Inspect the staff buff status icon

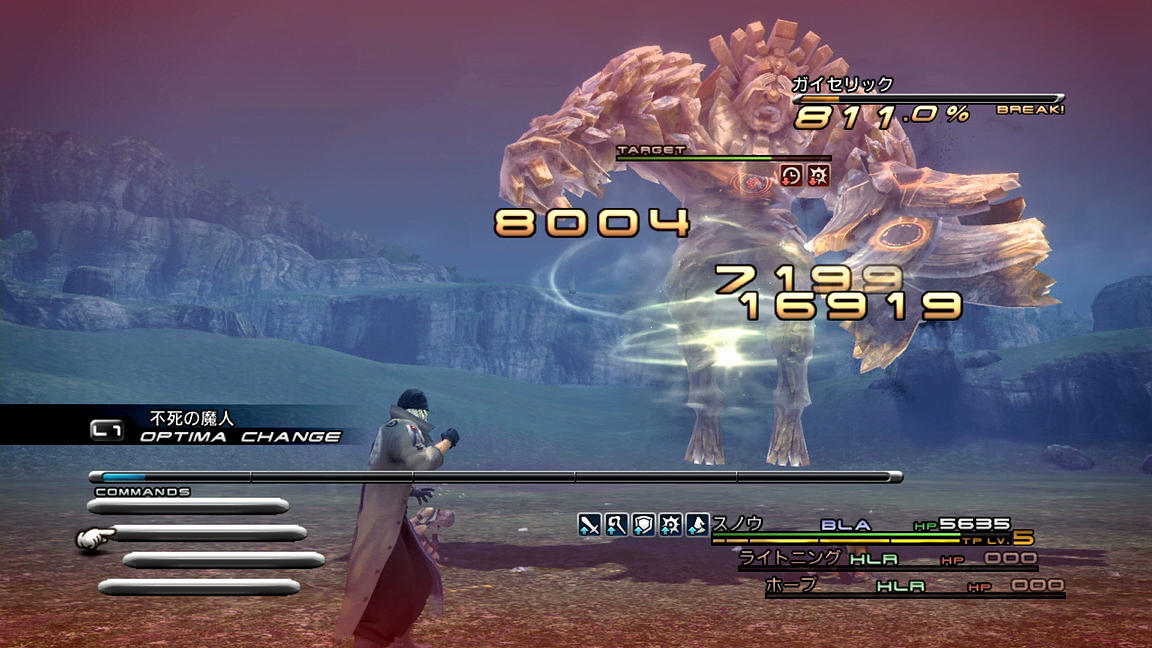click(x=616, y=523)
